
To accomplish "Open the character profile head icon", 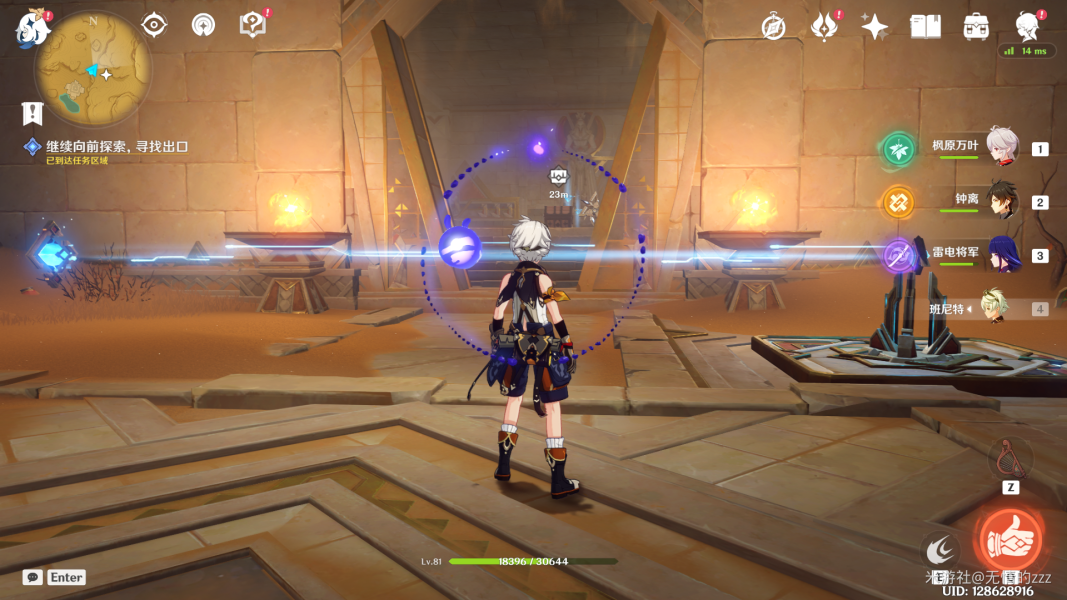I will [x=1026, y=25].
